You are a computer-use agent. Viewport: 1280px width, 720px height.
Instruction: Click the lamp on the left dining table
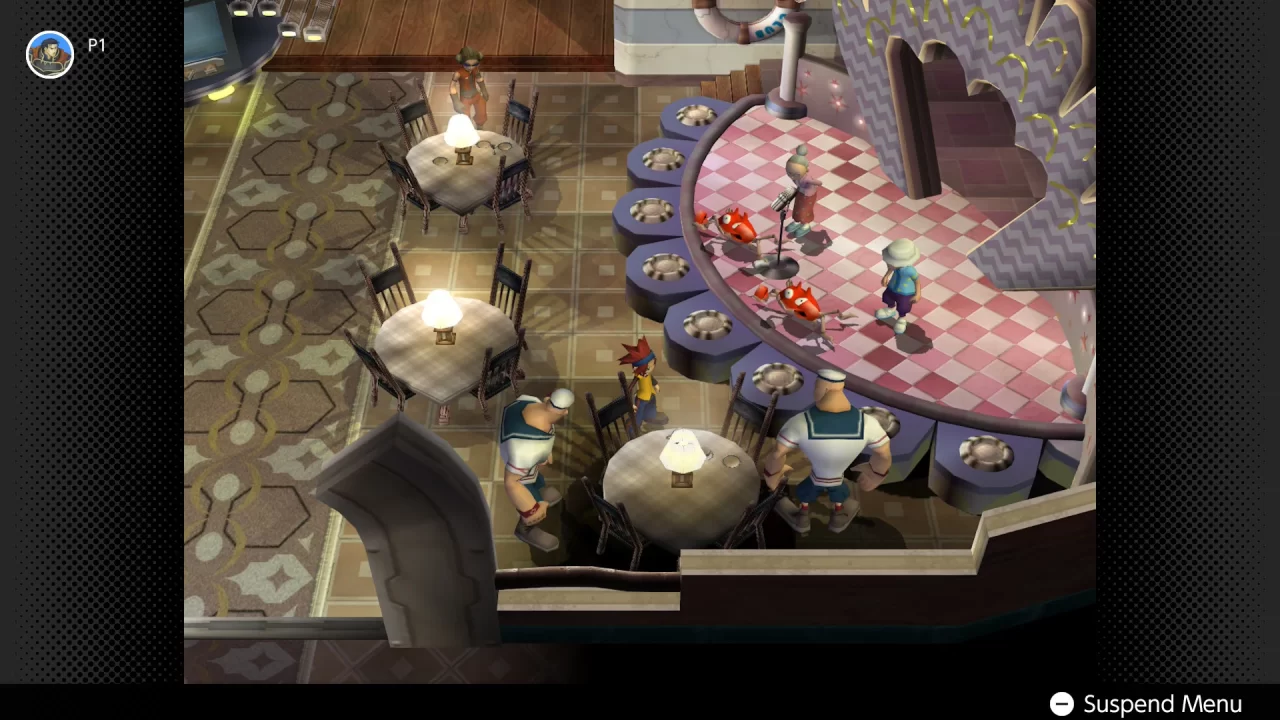point(440,310)
